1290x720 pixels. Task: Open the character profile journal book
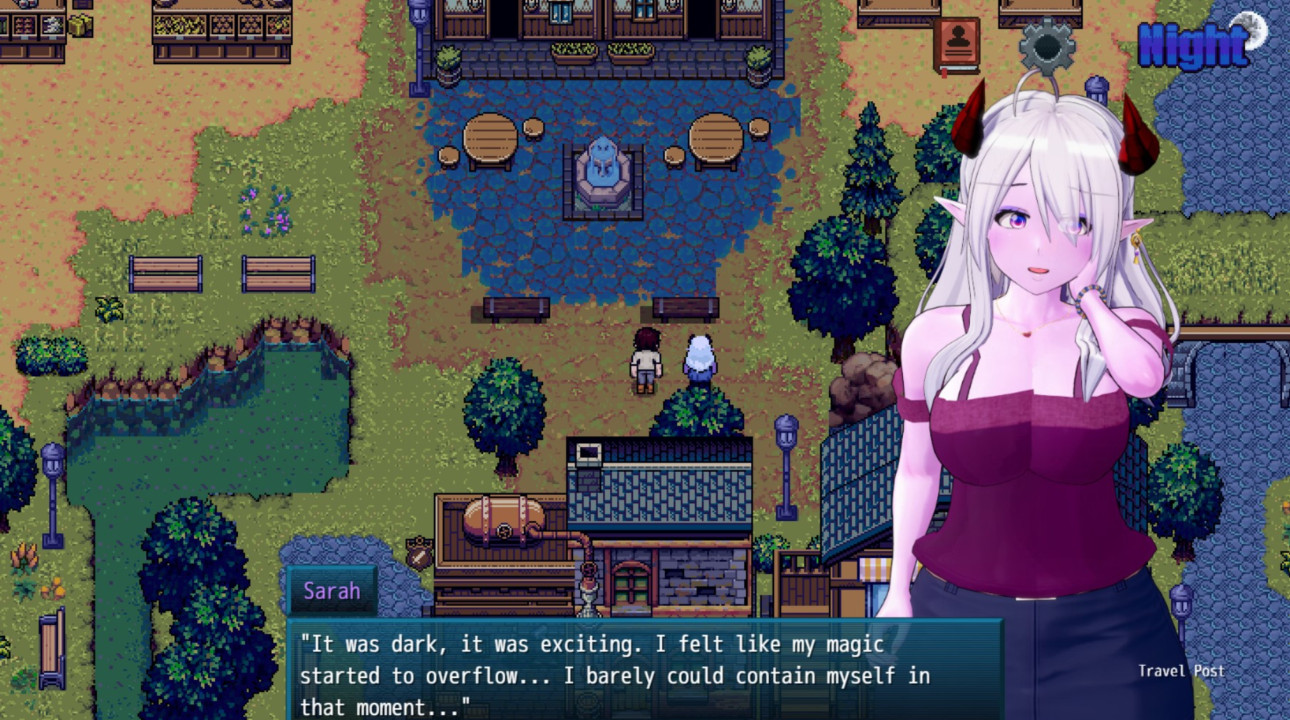(957, 45)
